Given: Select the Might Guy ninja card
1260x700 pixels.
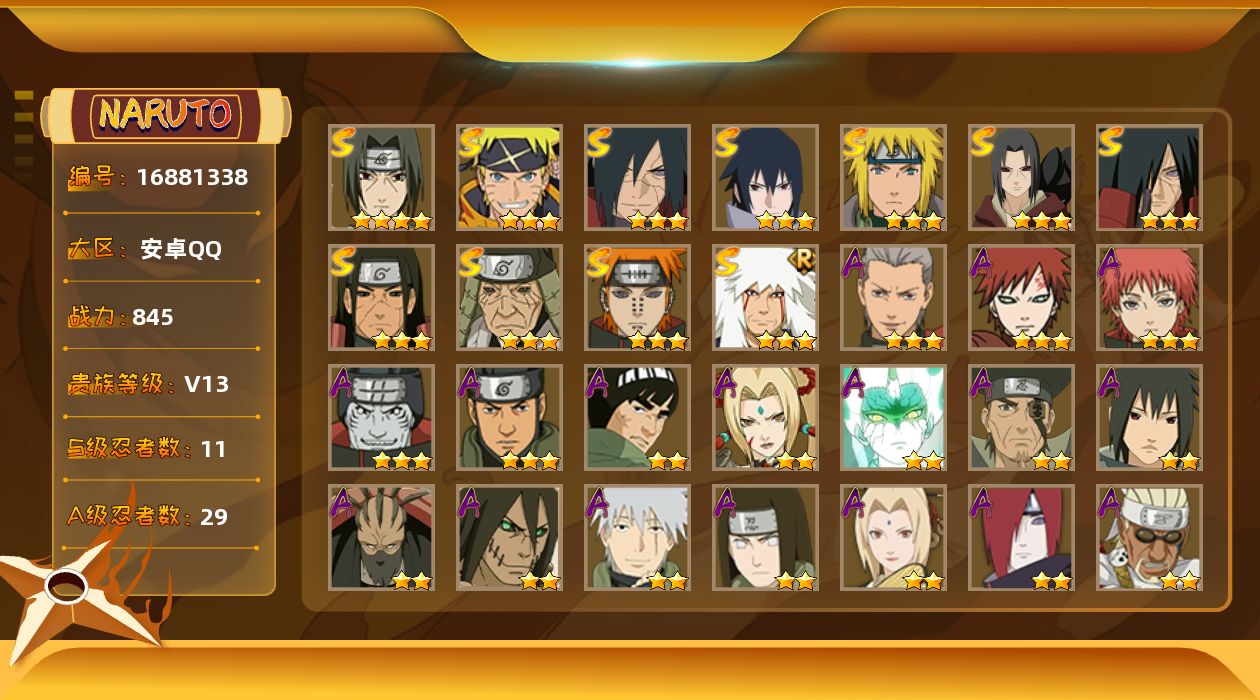Looking at the screenshot, I should 637,418.
